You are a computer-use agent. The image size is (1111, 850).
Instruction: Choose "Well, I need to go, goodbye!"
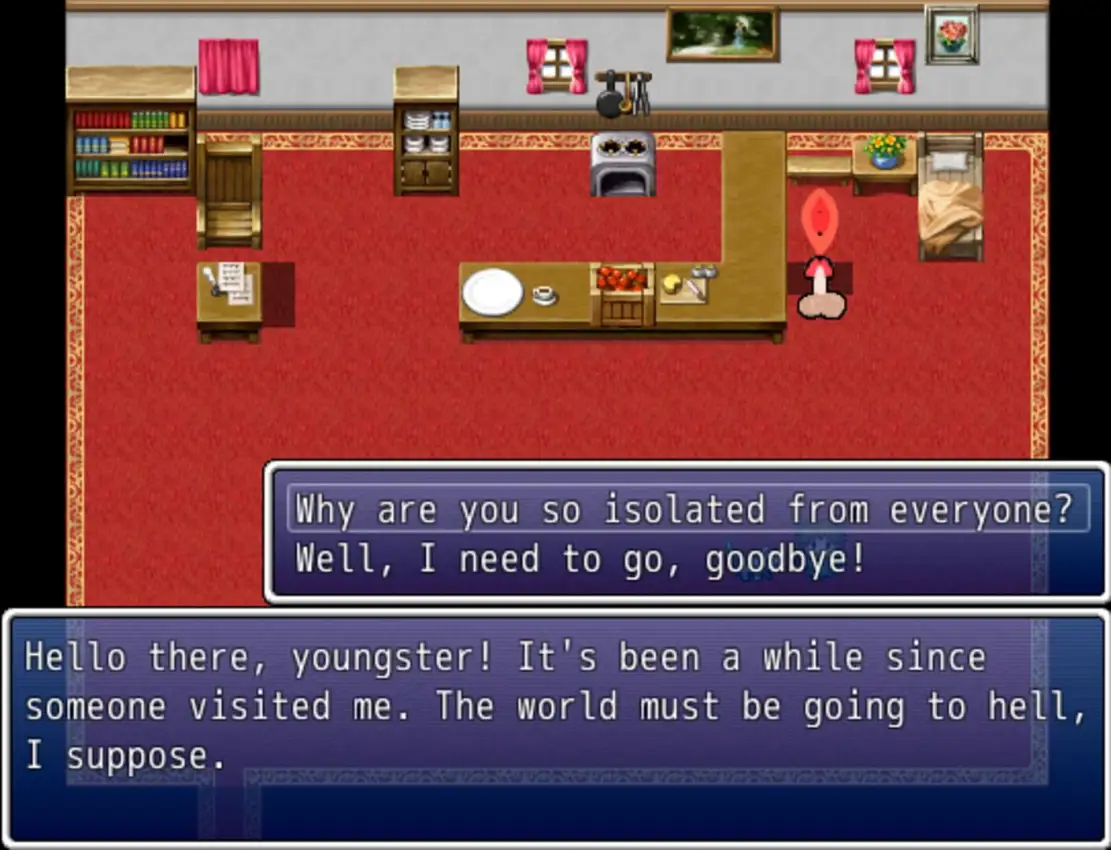tap(580, 560)
